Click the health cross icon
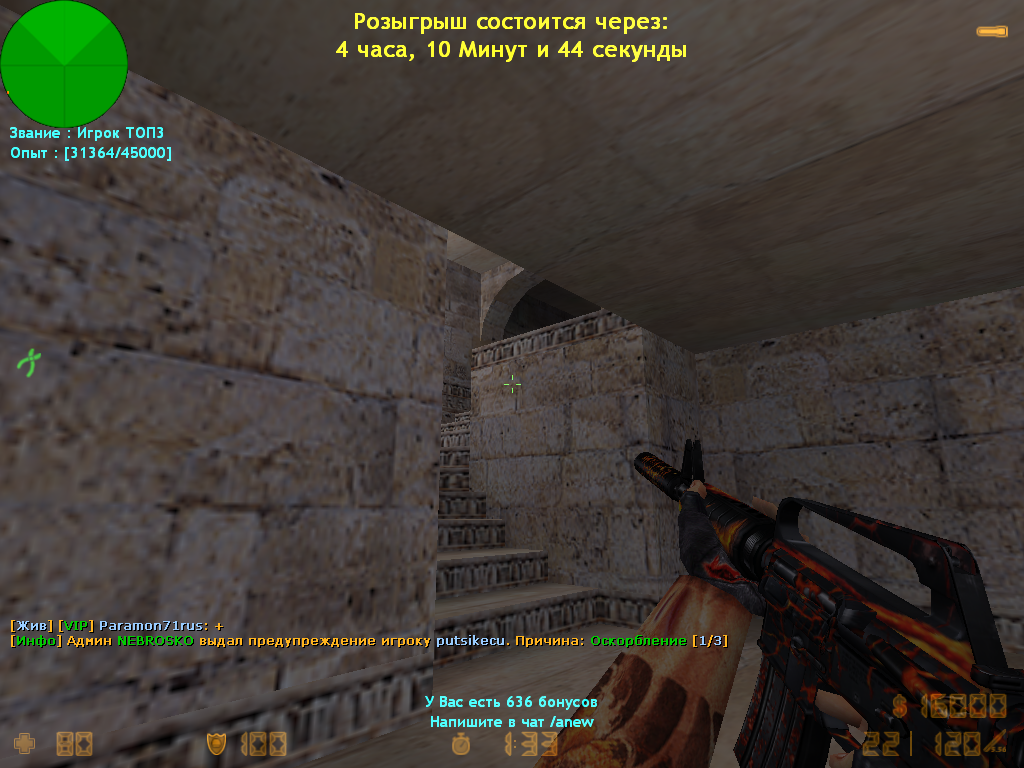 click(23, 743)
